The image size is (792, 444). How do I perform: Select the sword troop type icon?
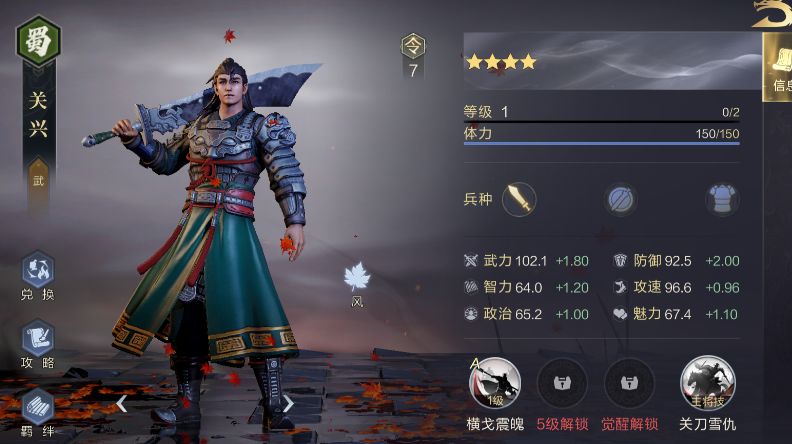click(x=519, y=199)
